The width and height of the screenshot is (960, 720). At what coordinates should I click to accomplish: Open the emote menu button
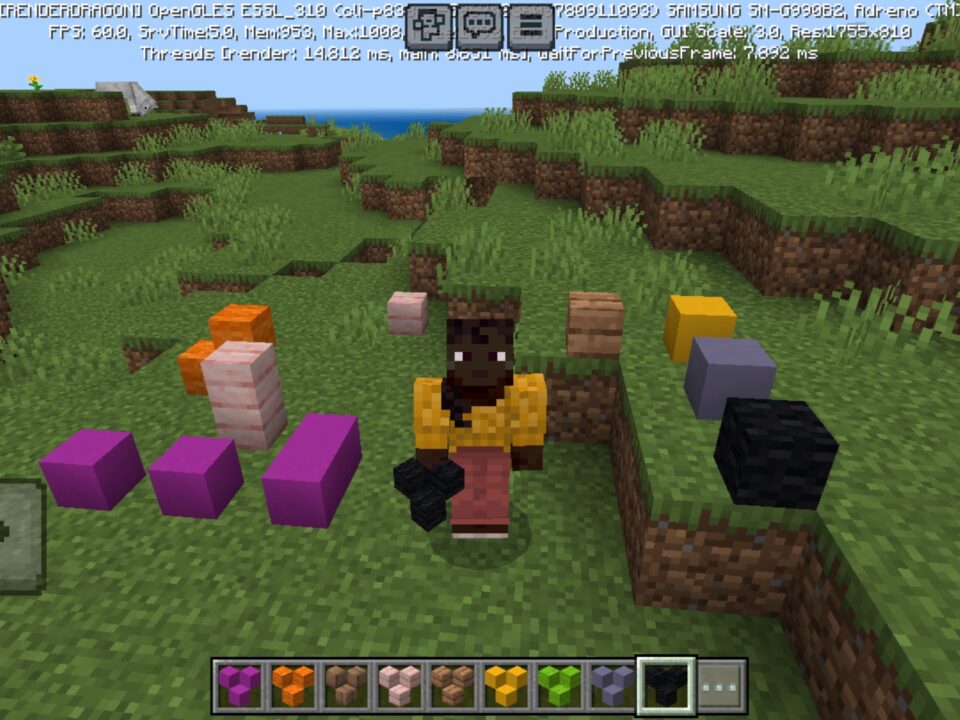431,26
